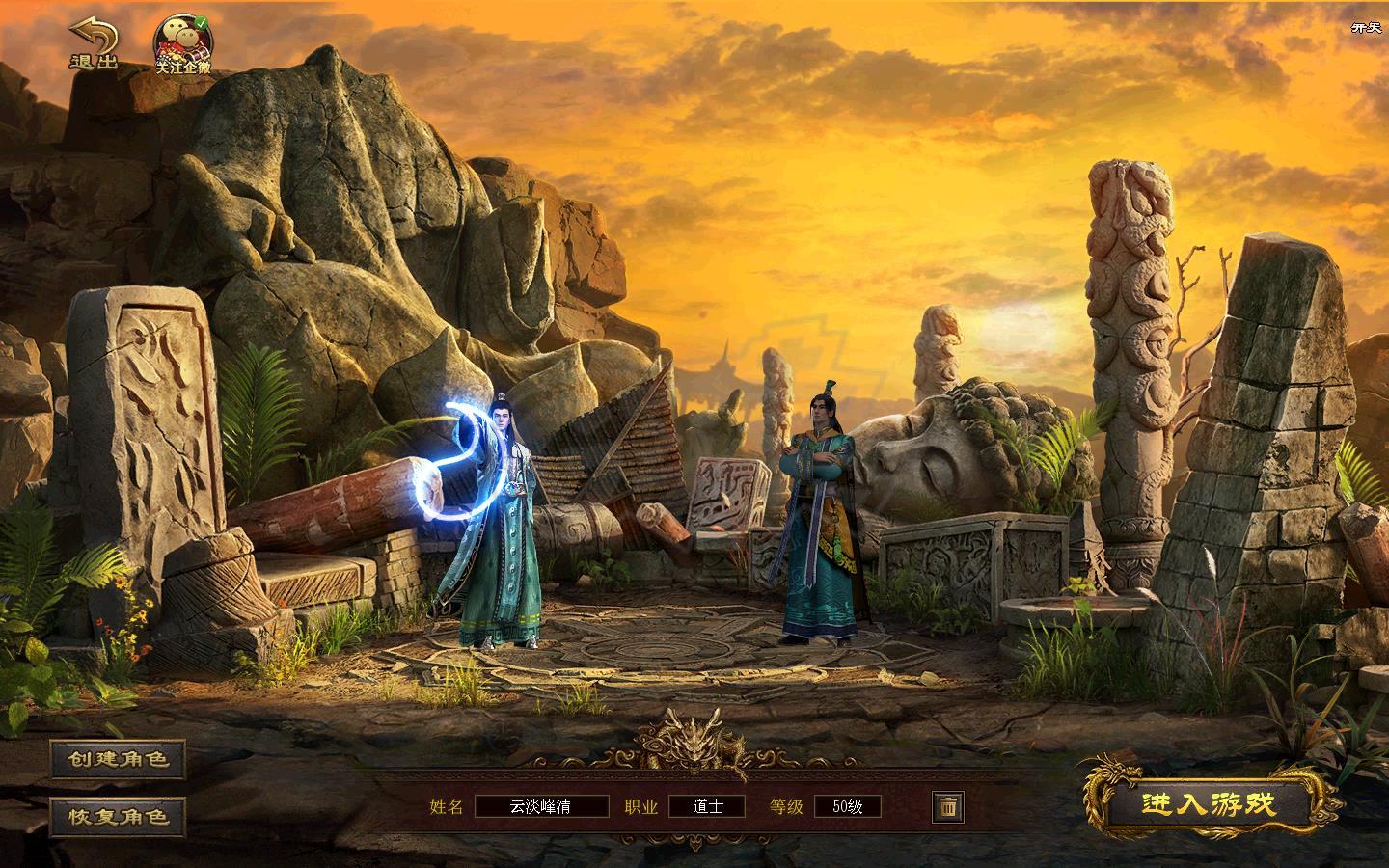Click the trash can delete character icon
This screenshot has width=1389, height=868.
click(947, 806)
